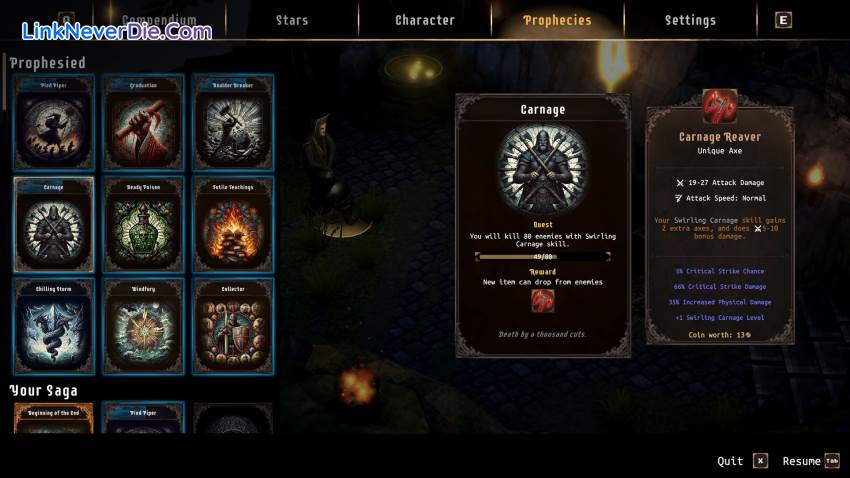850x478 pixels.
Task: Choose the Windfury prophecy card
Action: (x=144, y=327)
